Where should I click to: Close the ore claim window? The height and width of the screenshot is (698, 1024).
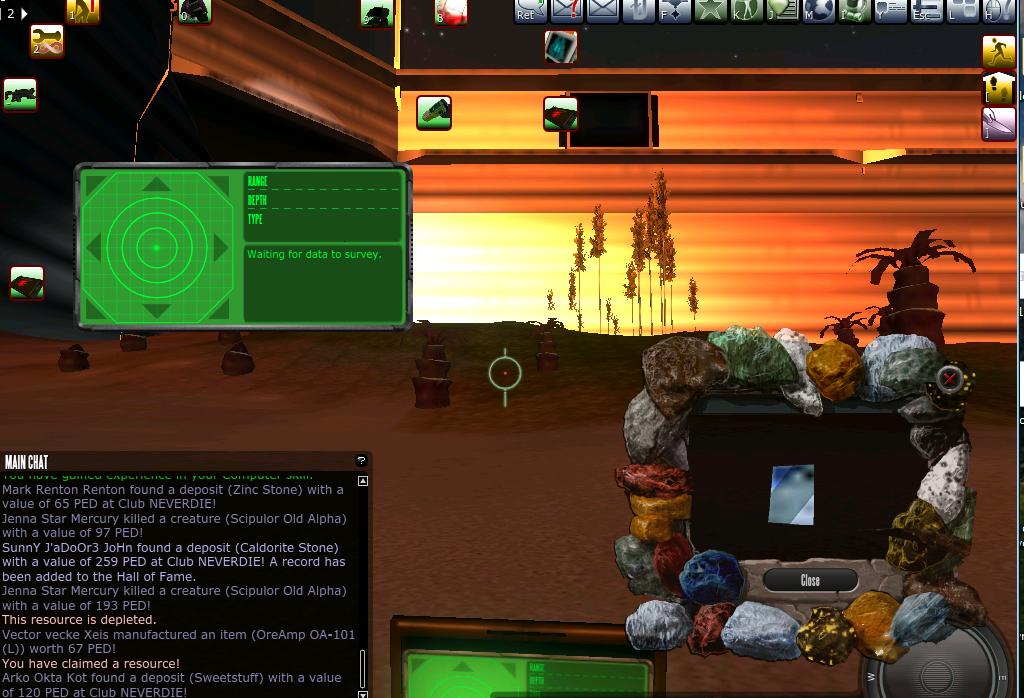tap(810, 580)
